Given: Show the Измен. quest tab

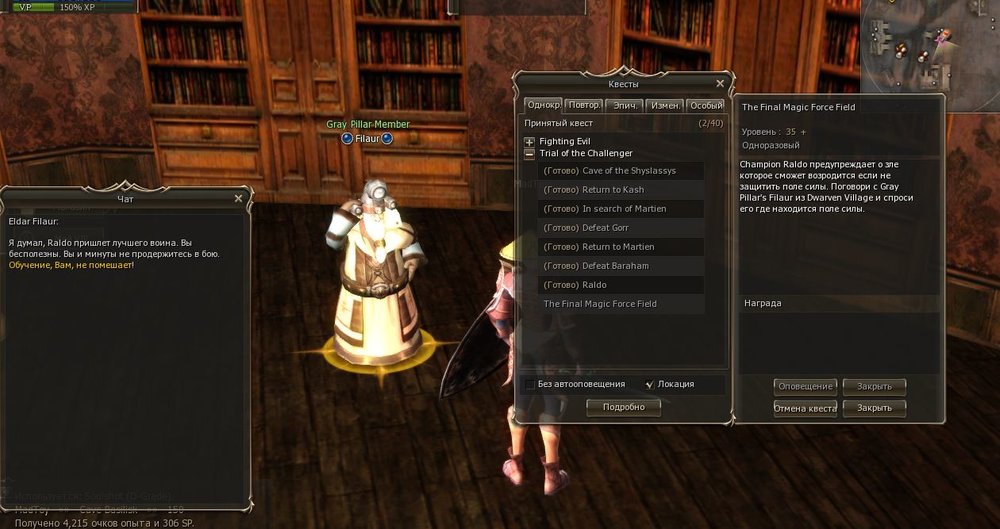Looking at the screenshot, I should point(665,105).
